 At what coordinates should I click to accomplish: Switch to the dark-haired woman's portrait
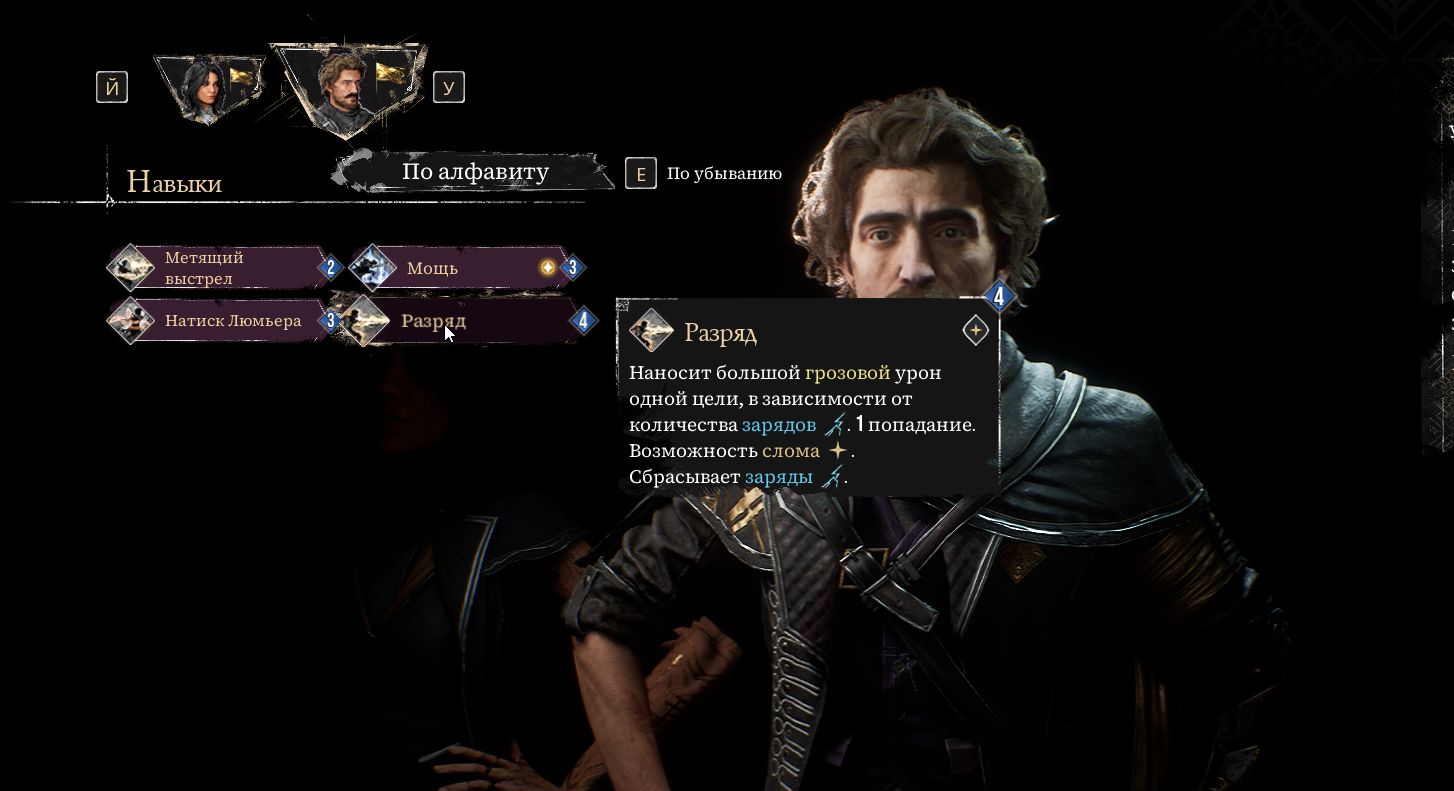click(207, 88)
